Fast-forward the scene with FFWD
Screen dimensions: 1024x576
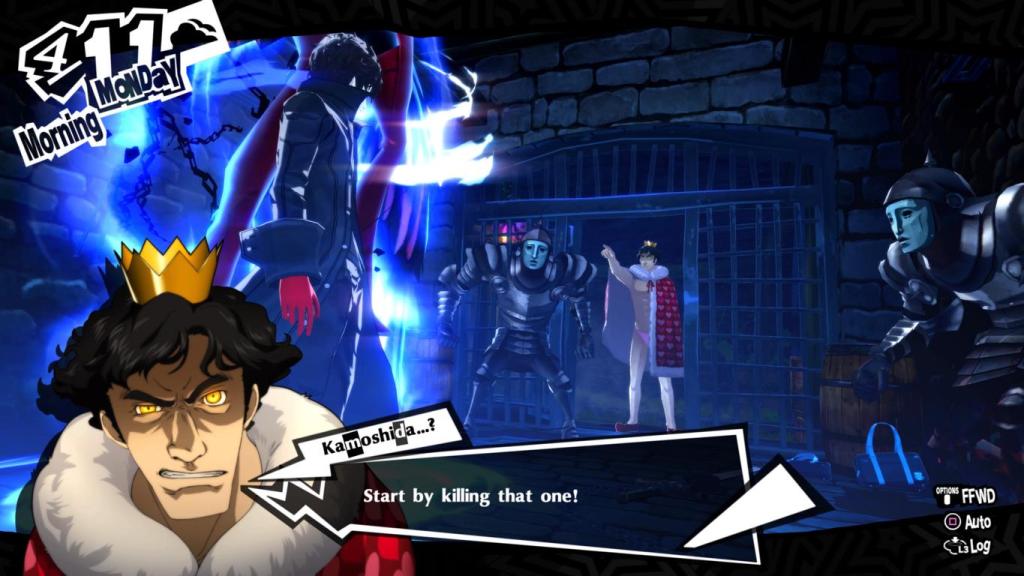[x=966, y=495]
